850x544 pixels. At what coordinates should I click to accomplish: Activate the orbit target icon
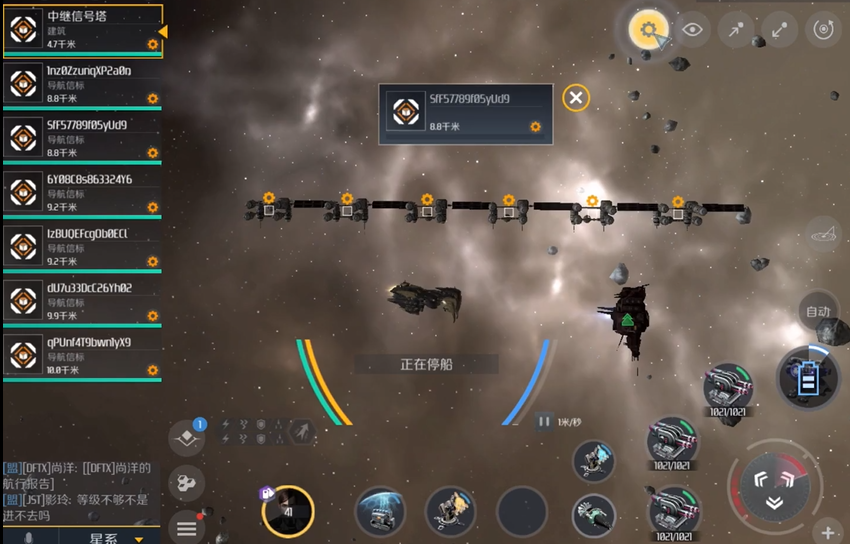click(x=823, y=30)
